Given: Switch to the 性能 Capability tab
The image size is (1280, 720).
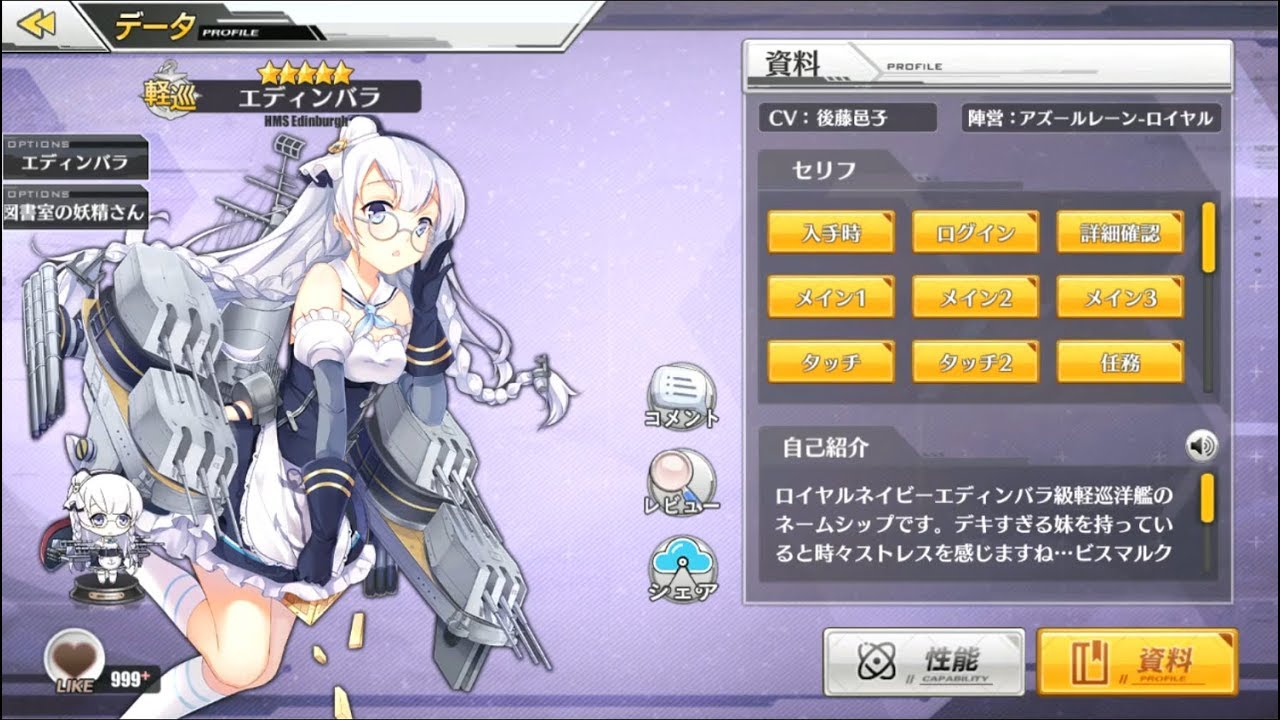Looking at the screenshot, I should coord(924,662).
